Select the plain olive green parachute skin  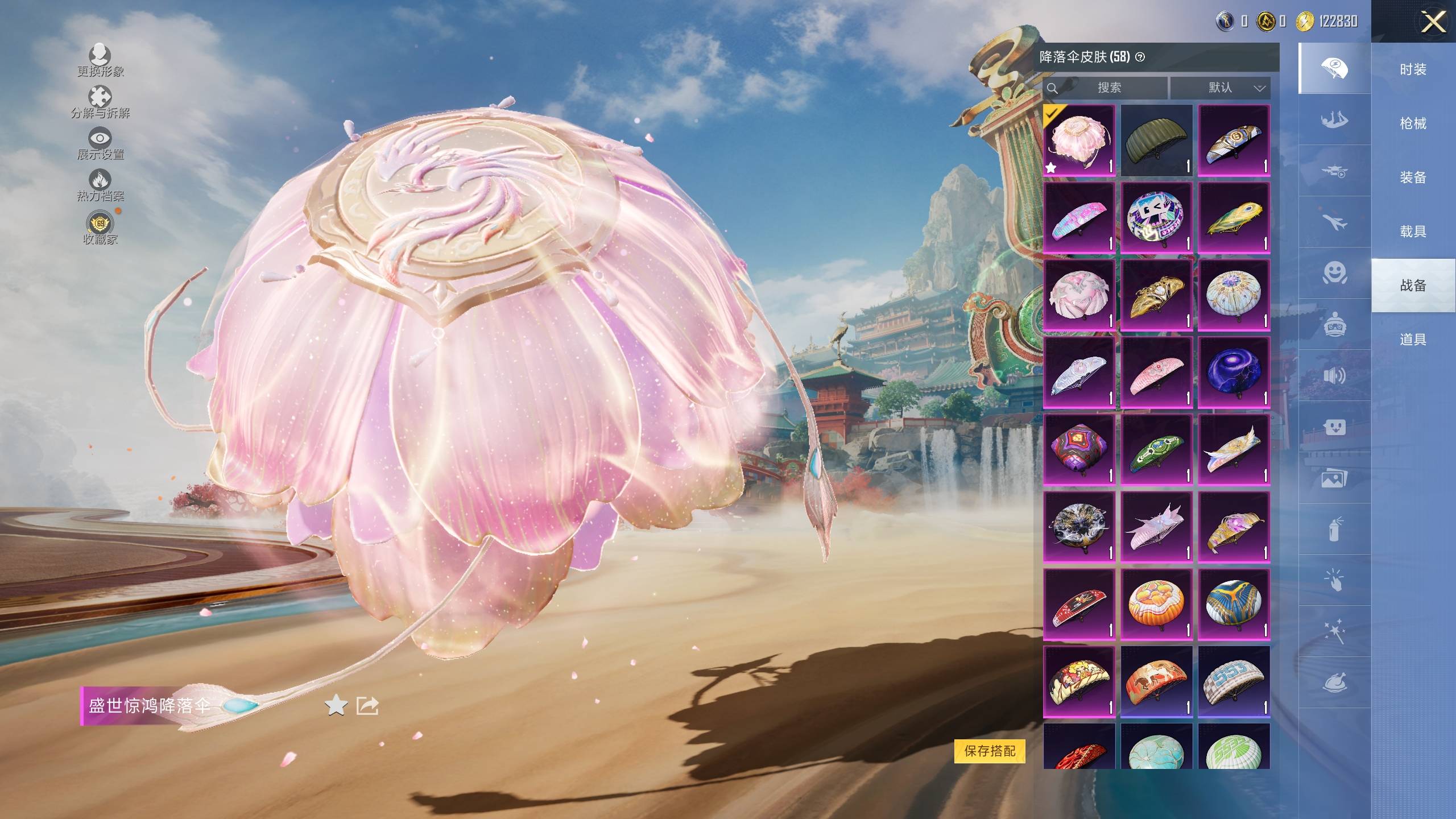point(1156,140)
